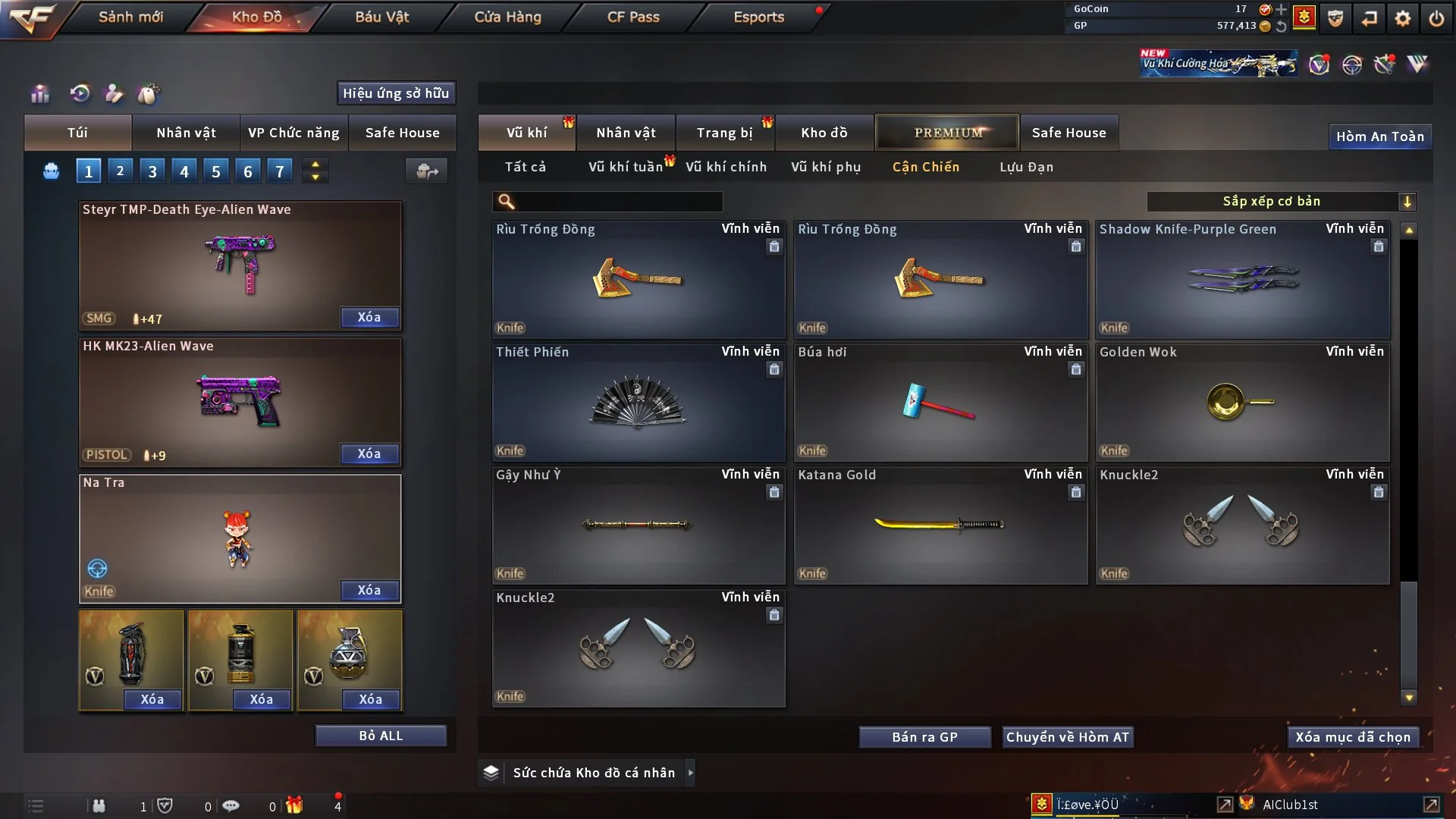The width and height of the screenshot is (1456, 819).
Task: Open the Sảnh mới lobby menu
Action: pos(130,17)
